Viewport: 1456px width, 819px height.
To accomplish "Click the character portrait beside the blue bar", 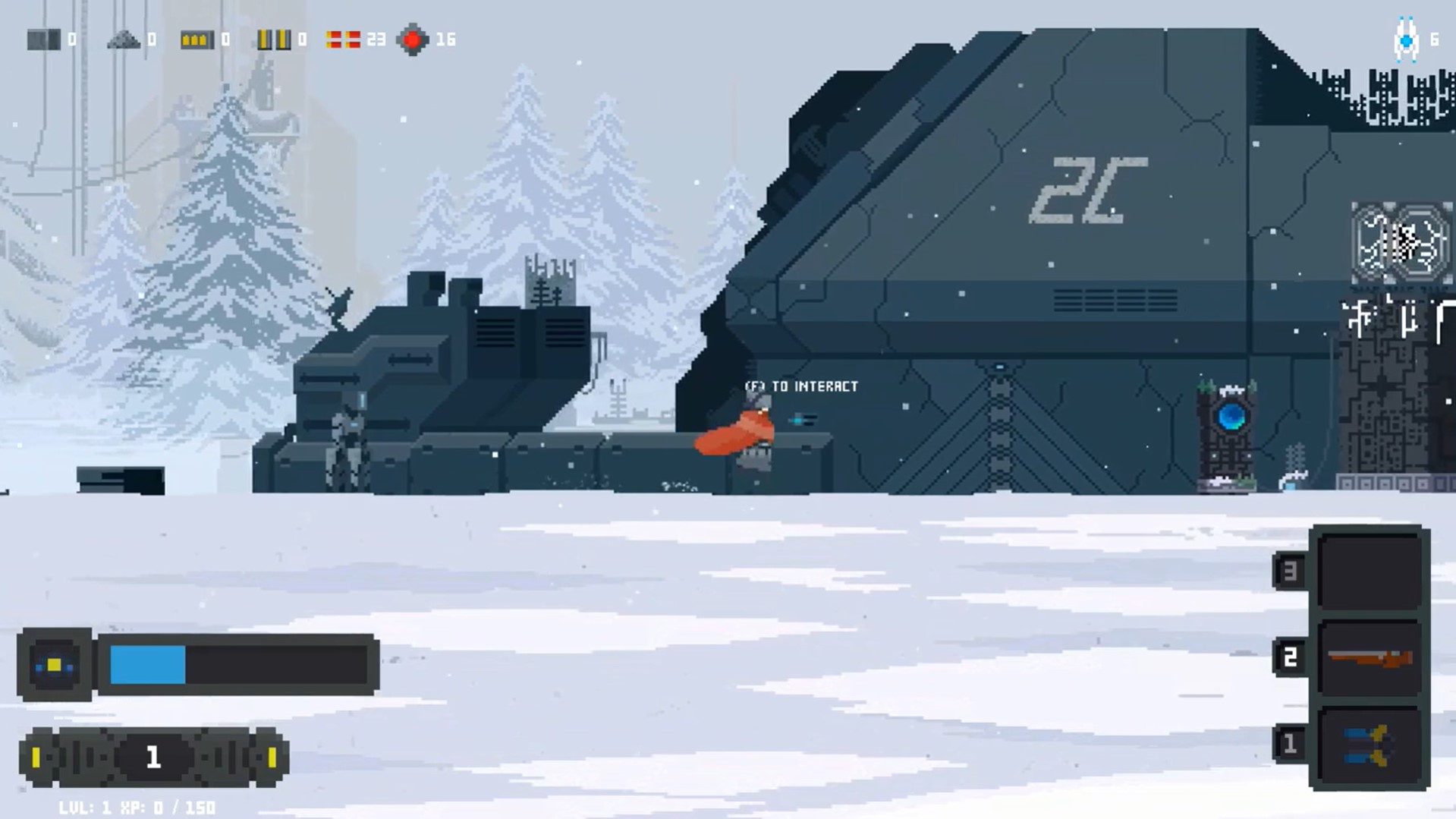I will [55, 665].
